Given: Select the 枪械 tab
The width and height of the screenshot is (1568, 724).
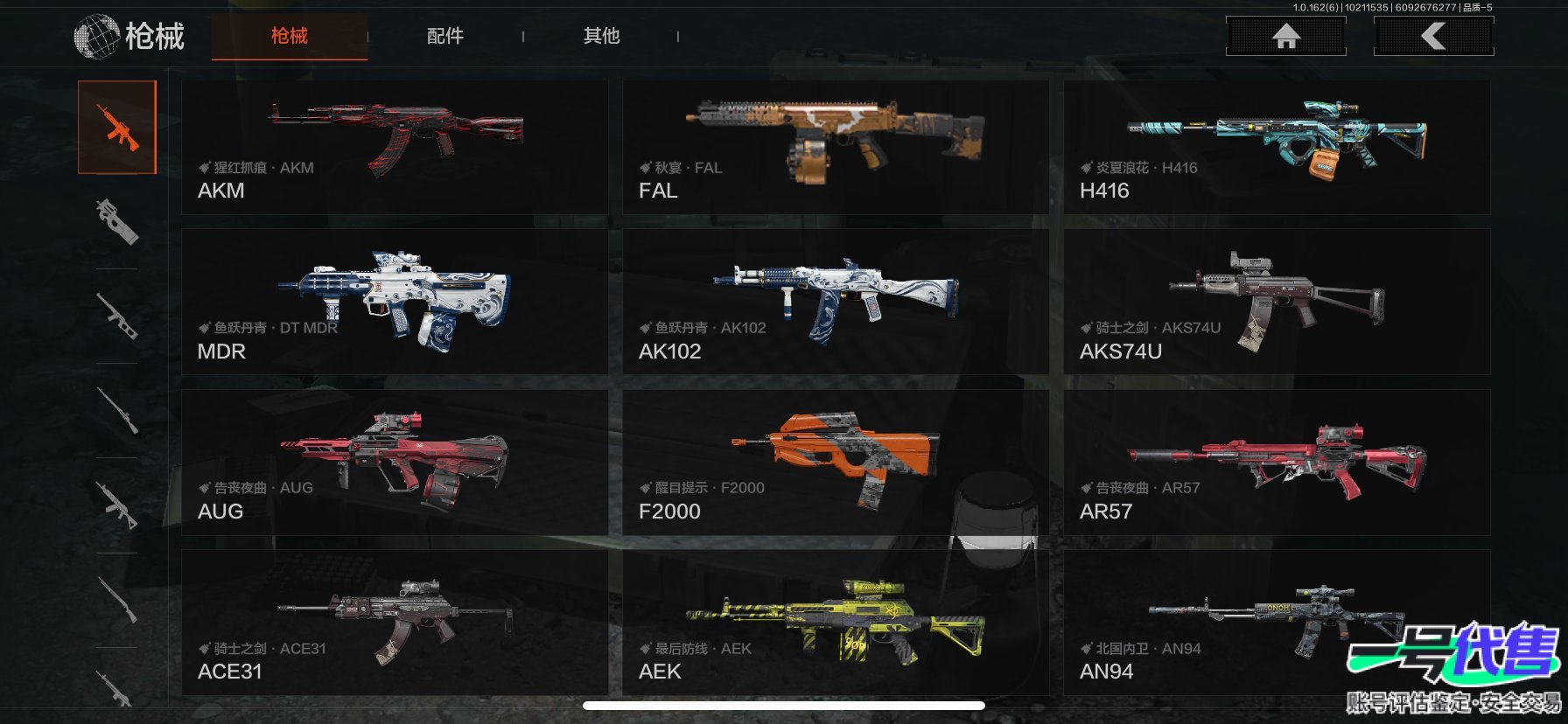Looking at the screenshot, I should [x=289, y=36].
